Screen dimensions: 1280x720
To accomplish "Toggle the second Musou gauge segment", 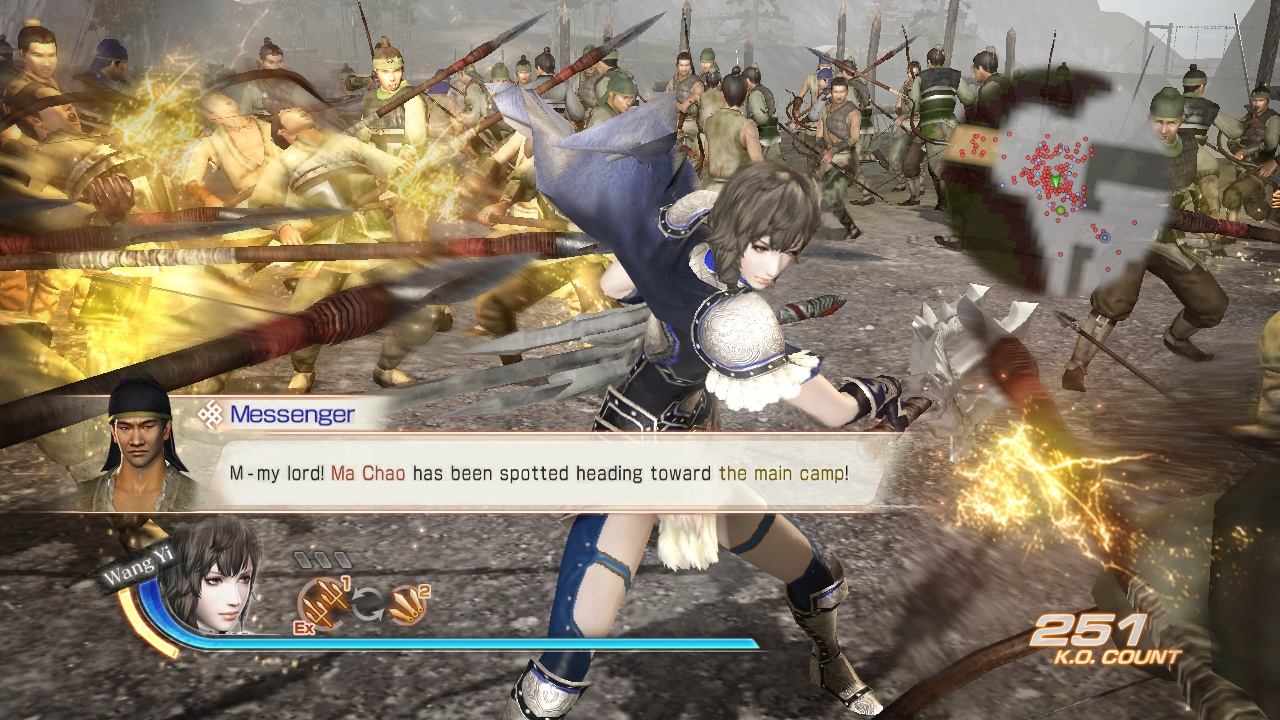I will point(323,560).
